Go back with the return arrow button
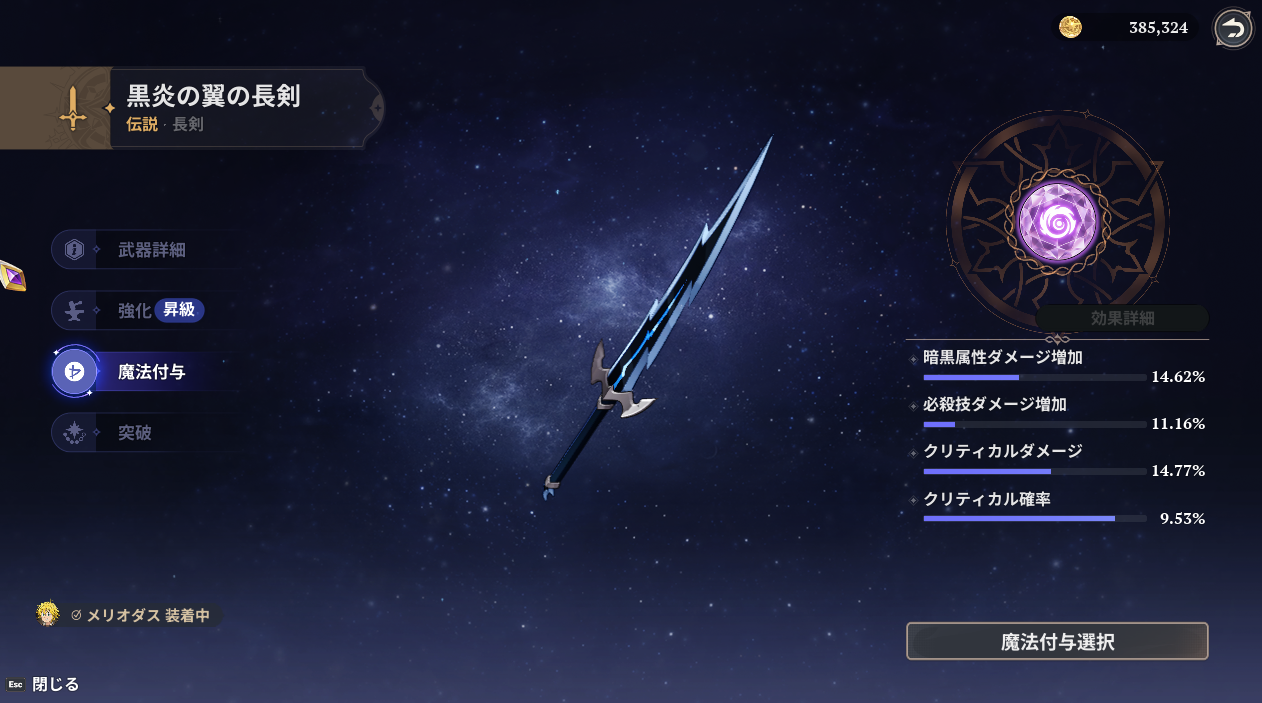The height and width of the screenshot is (703, 1262). pyautogui.click(x=1234, y=28)
